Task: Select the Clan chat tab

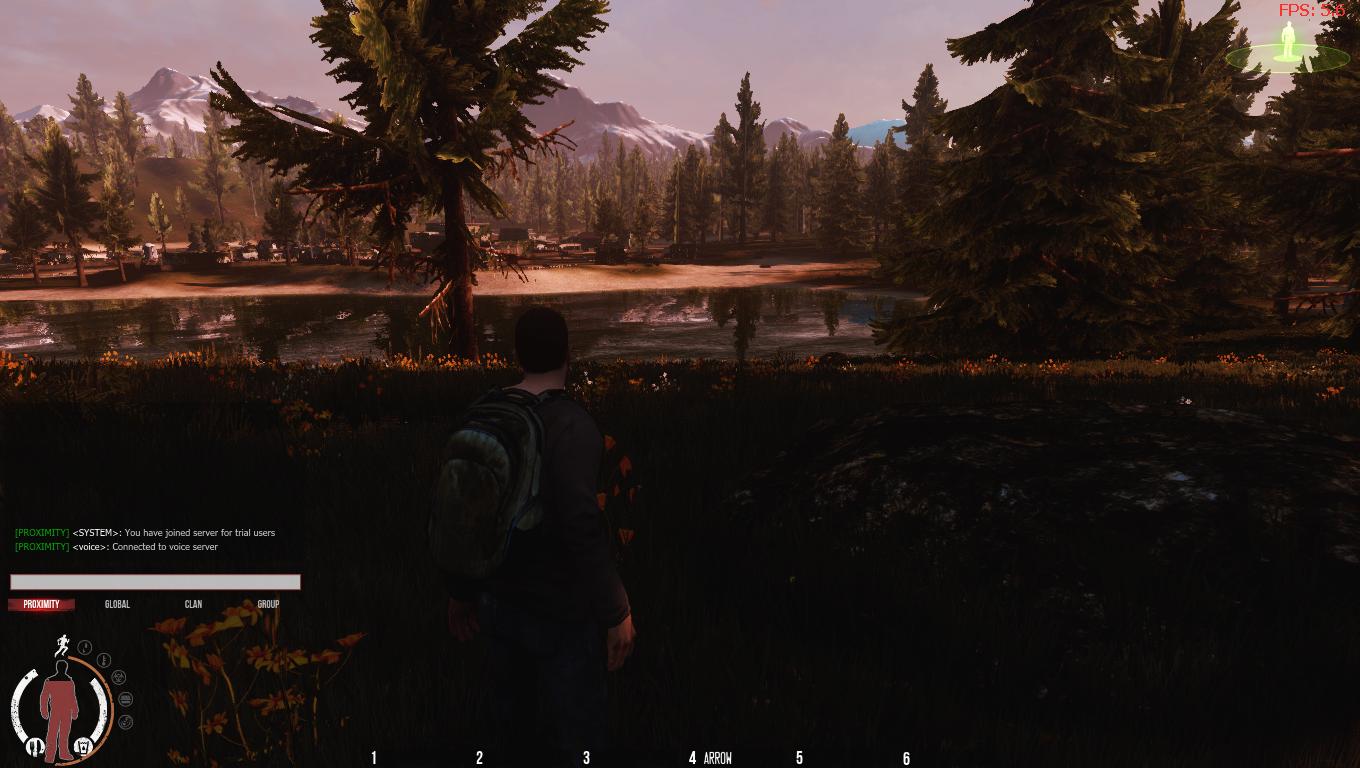Action: coord(193,604)
